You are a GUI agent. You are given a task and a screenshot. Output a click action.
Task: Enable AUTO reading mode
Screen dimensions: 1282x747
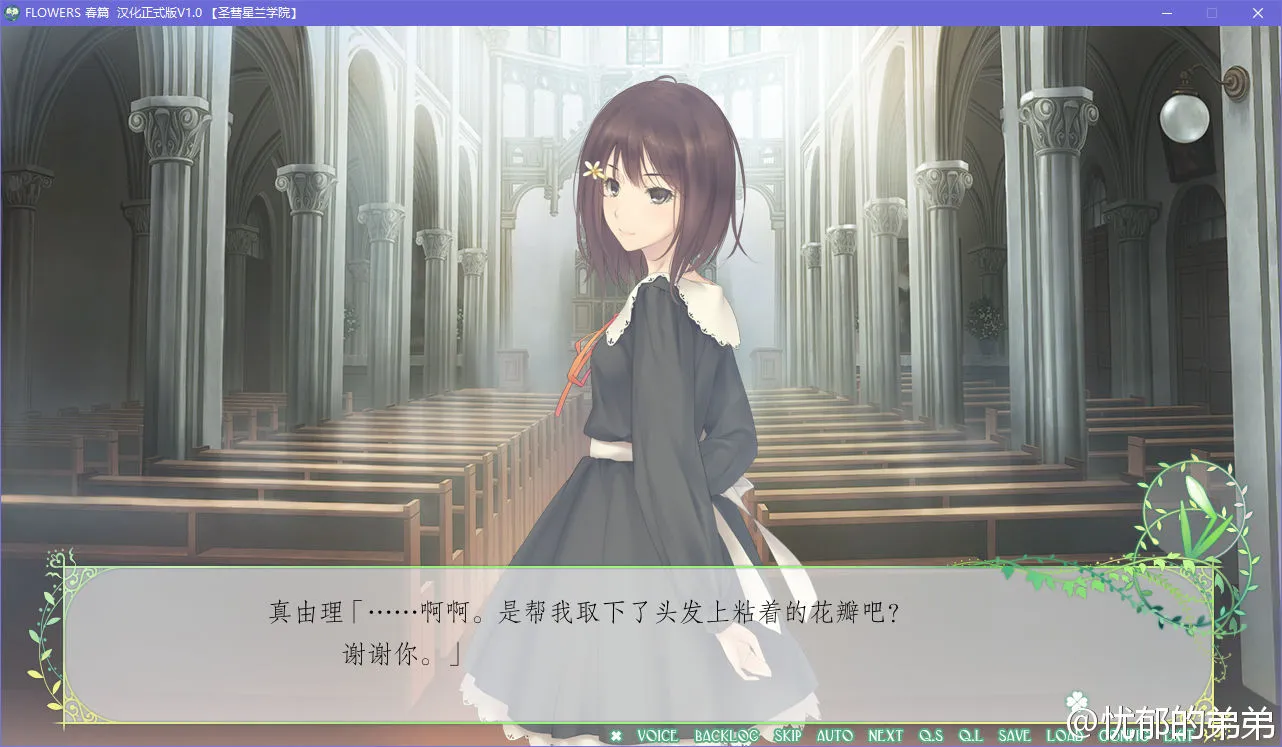tap(835, 735)
